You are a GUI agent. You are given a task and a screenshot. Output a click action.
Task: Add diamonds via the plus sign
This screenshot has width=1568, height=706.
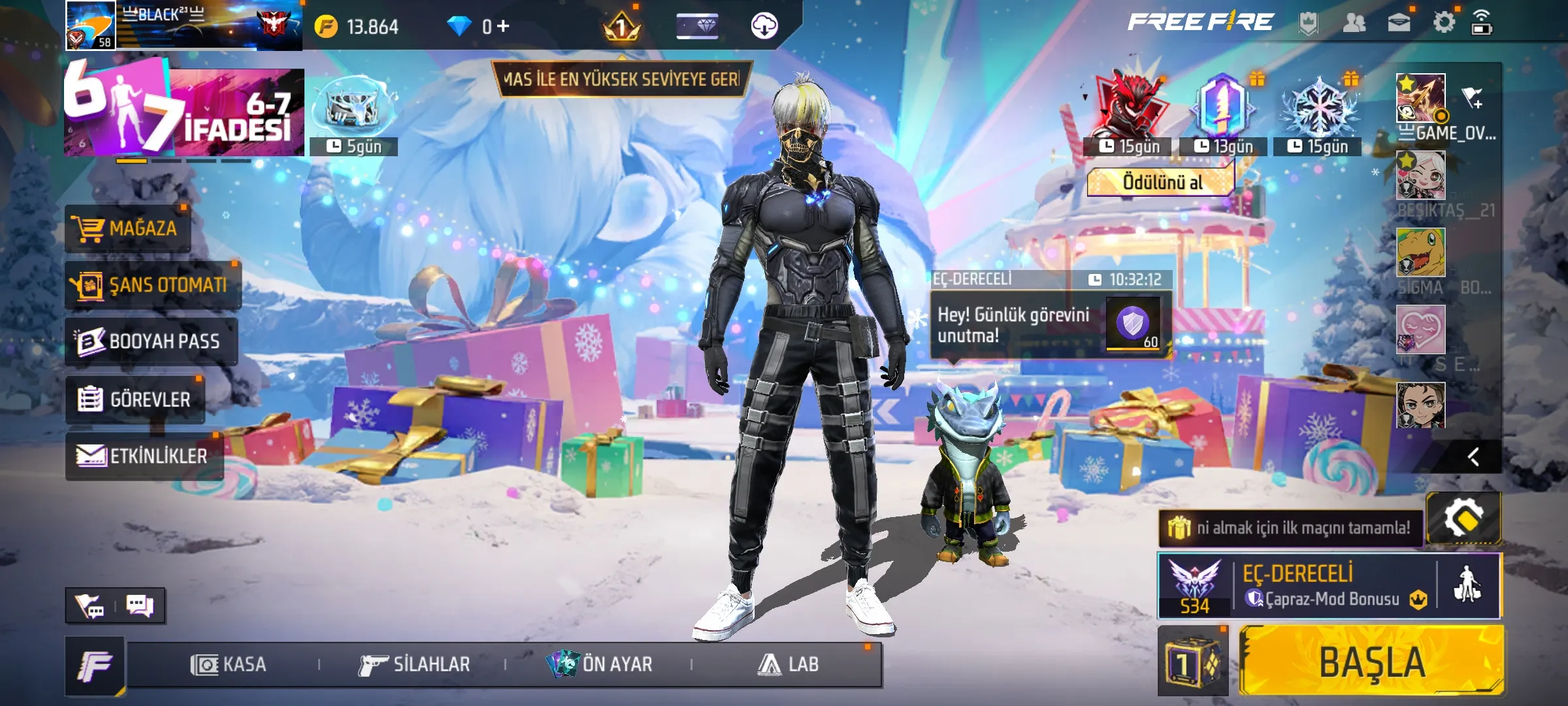pyautogui.click(x=503, y=26)
